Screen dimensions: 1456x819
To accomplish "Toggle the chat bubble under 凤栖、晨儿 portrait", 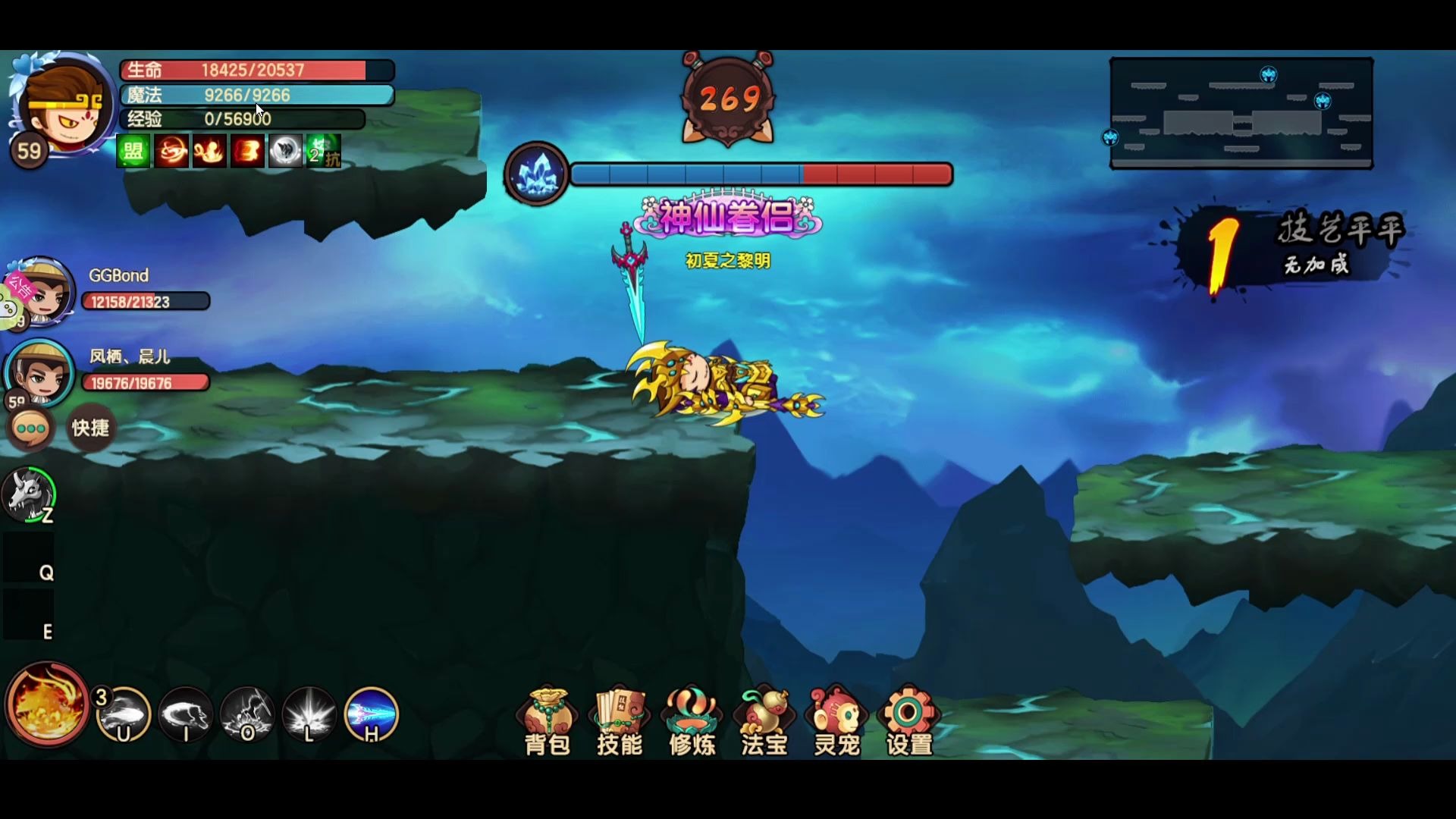I will (30, 429).
